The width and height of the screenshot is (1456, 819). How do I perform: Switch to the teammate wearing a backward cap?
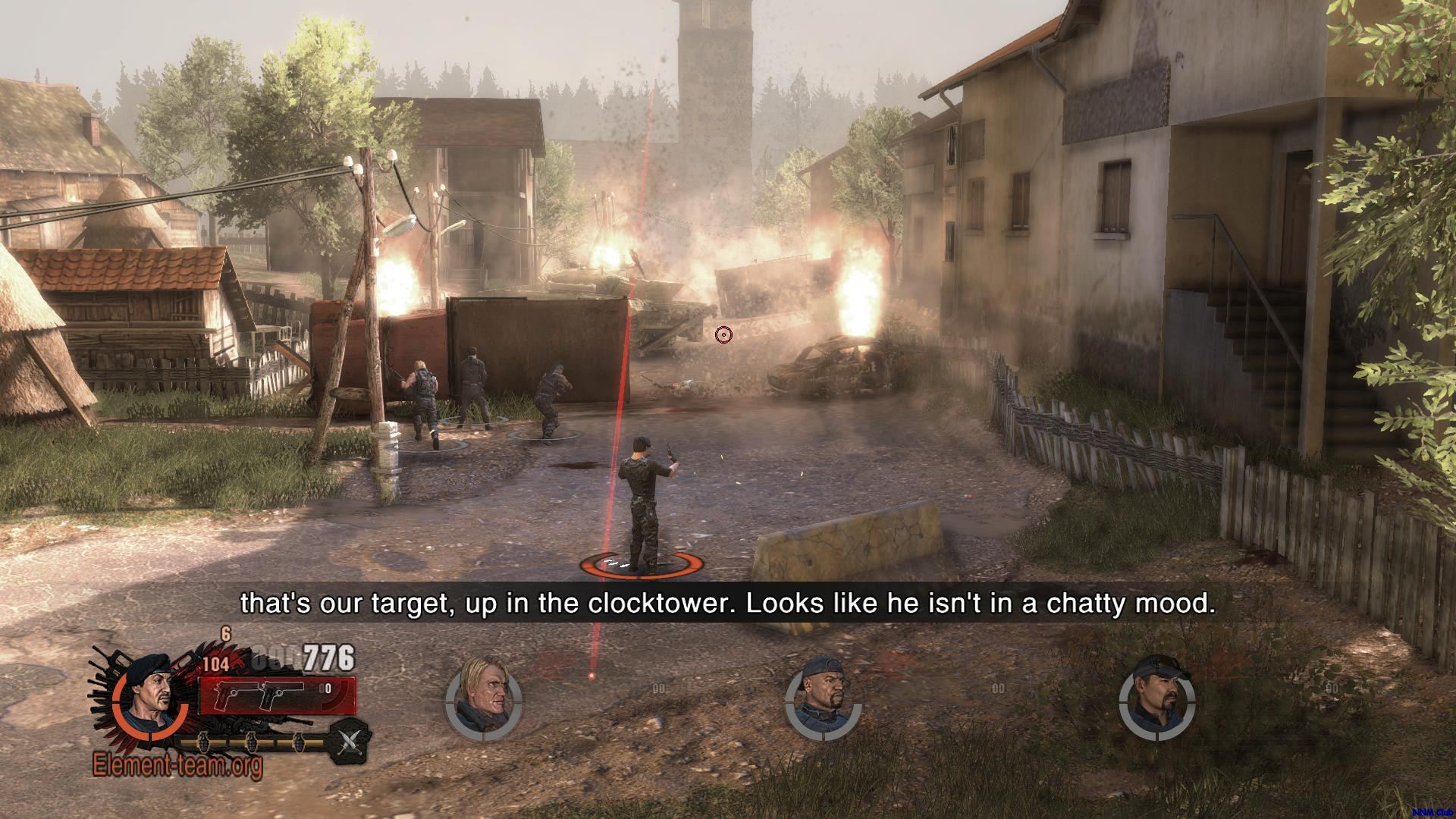pos(823,698)
